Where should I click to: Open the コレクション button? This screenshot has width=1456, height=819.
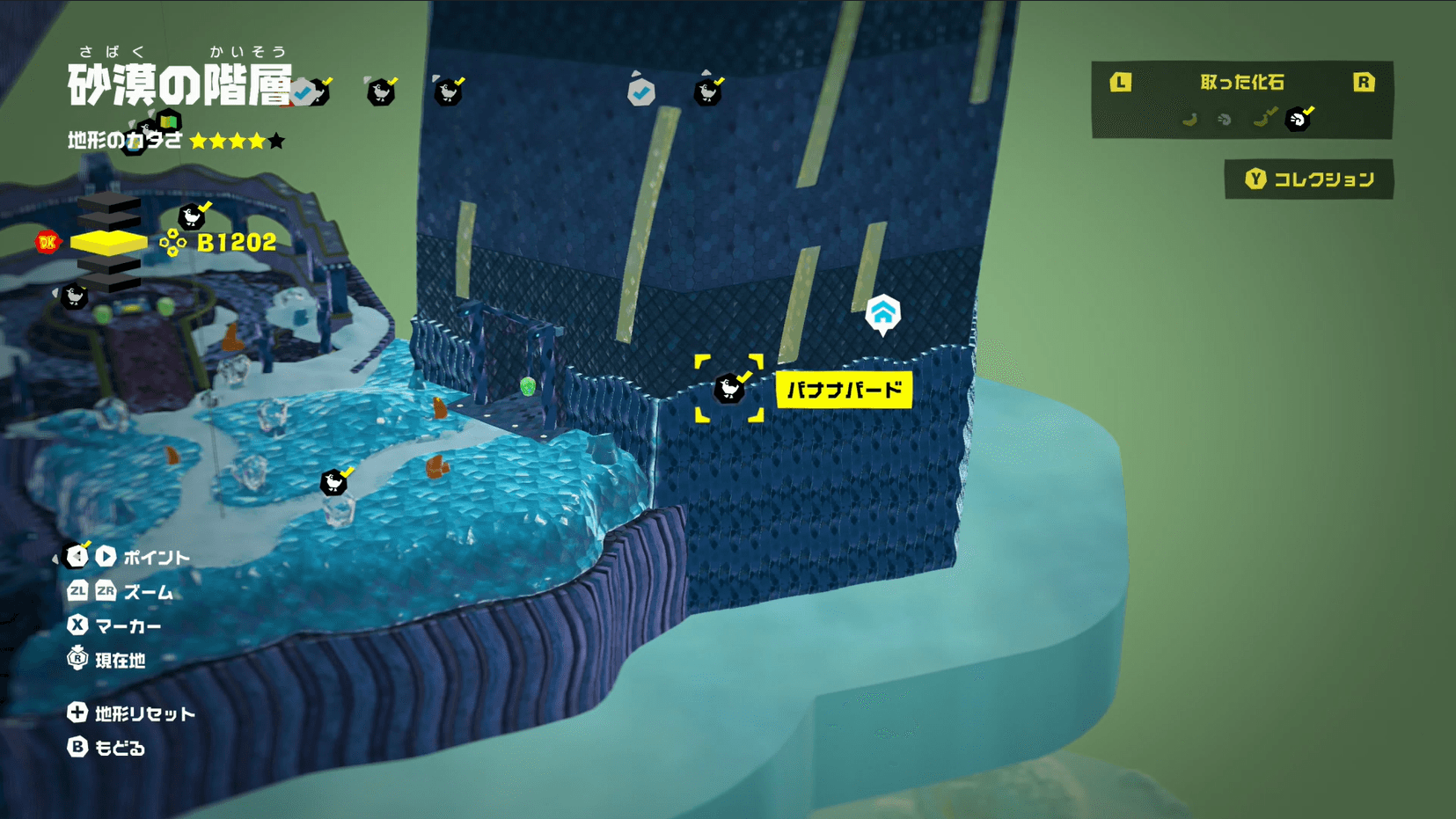pos(1308,179)
